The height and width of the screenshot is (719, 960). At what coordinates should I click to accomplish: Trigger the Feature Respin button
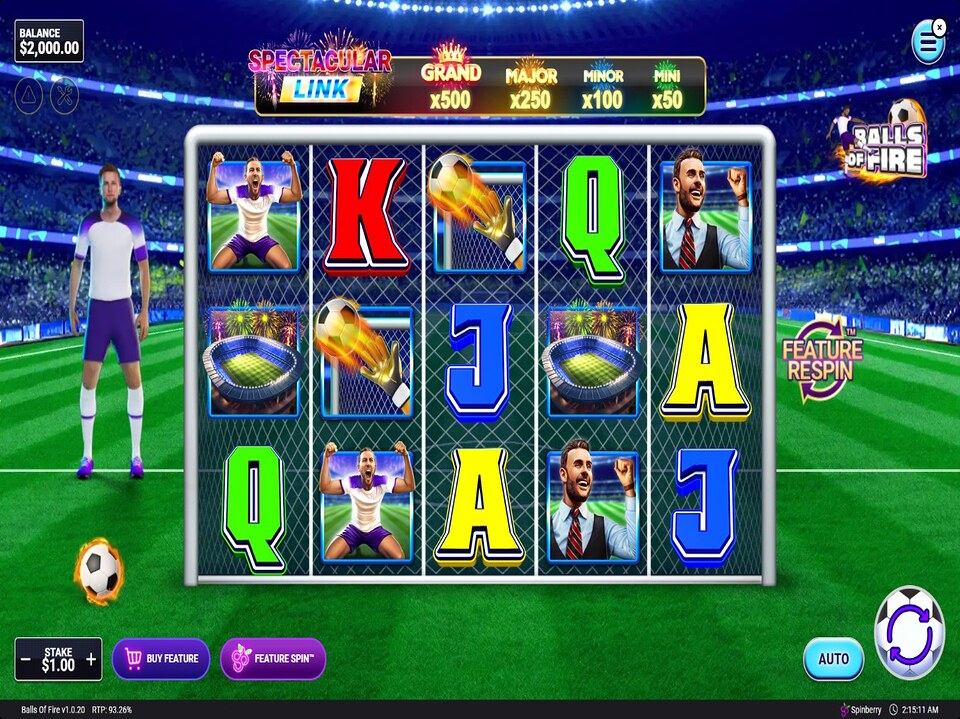(x=822, y=358)
